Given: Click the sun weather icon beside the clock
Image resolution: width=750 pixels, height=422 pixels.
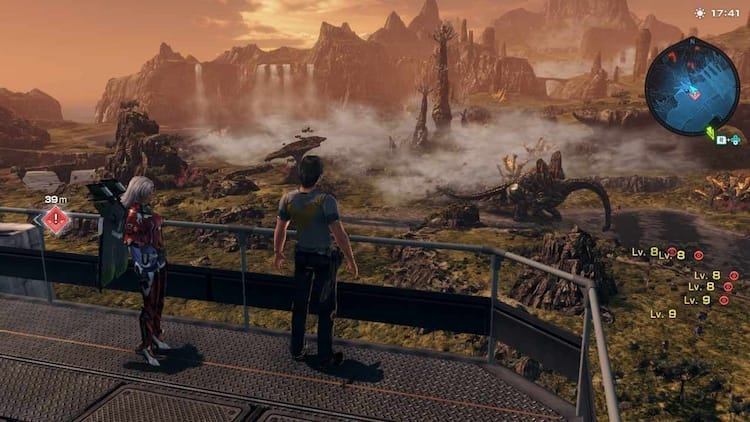Looking at the screenshot, I should (x=700, y=13).
